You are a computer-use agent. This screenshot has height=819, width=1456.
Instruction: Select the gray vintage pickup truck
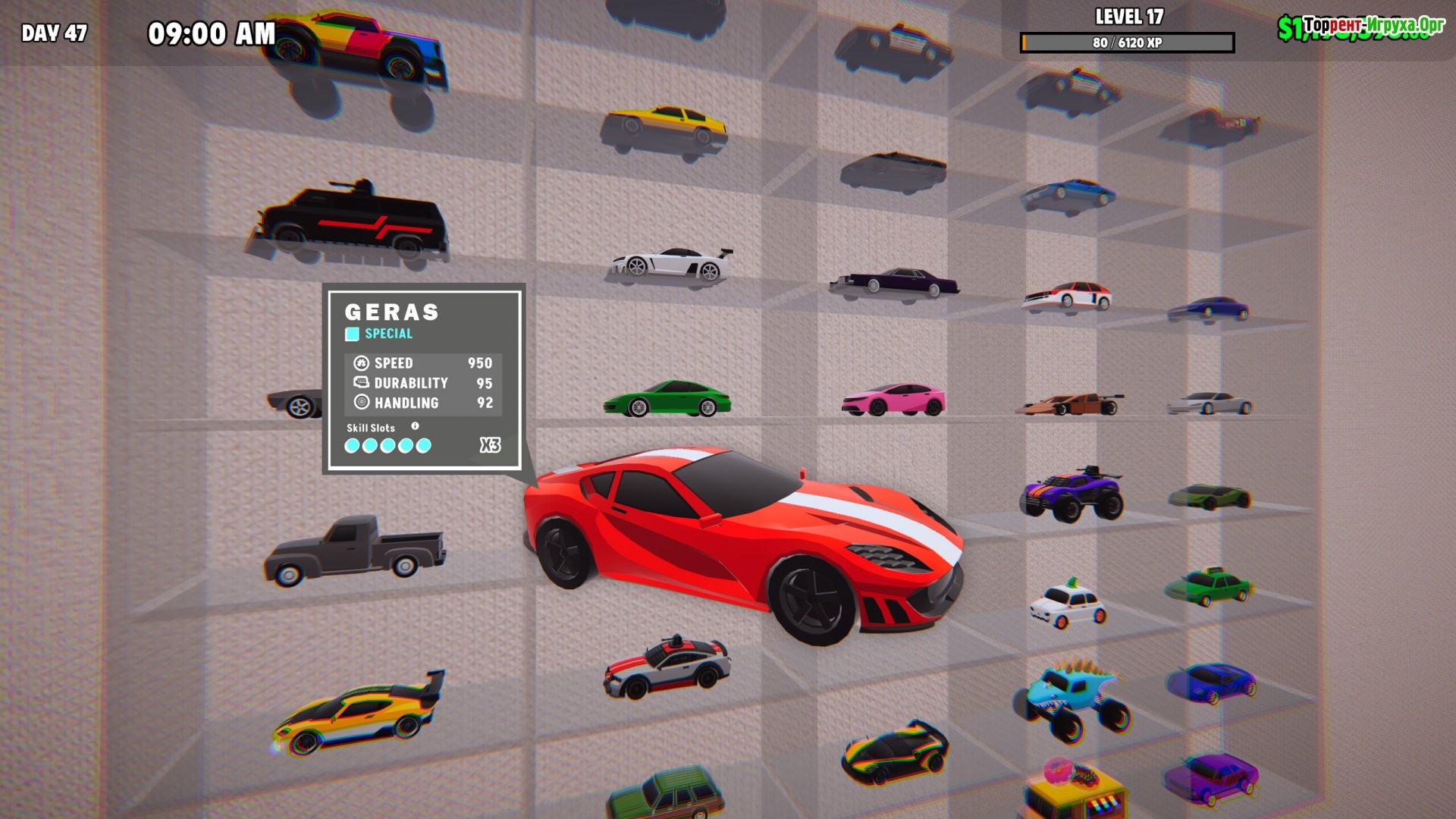[x=354, y=549]
